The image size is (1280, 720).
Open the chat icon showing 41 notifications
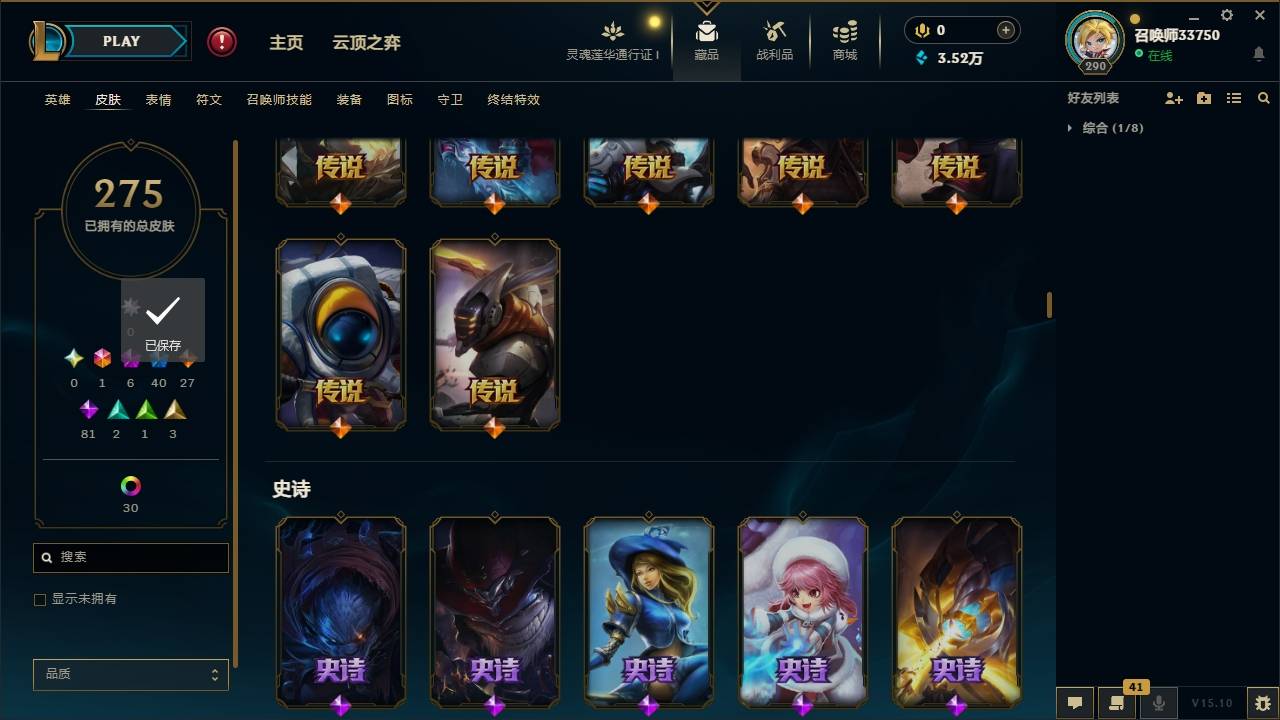(x=1118, y=703)
